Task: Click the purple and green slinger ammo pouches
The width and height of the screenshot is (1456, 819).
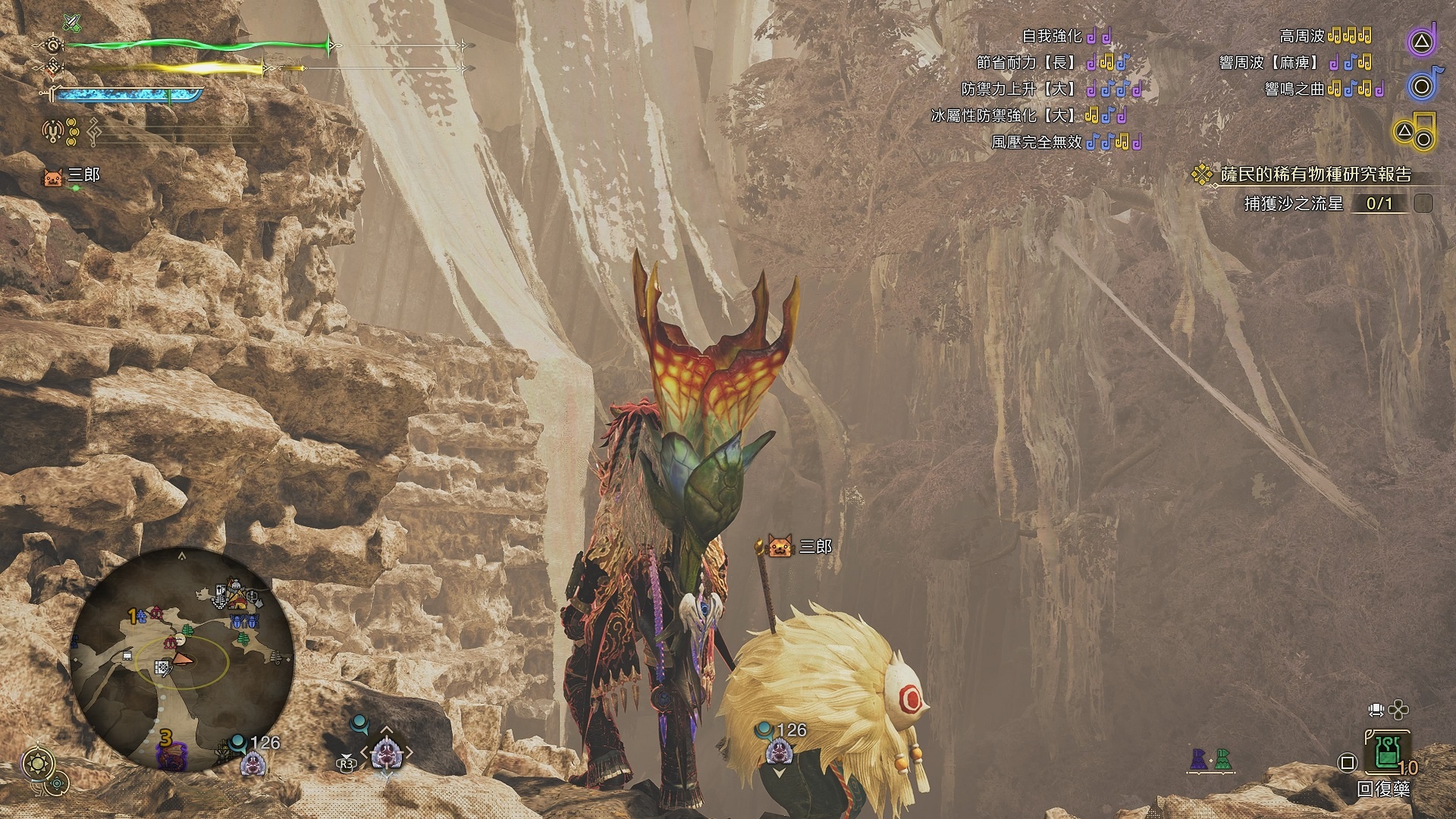Action: 1211,759
